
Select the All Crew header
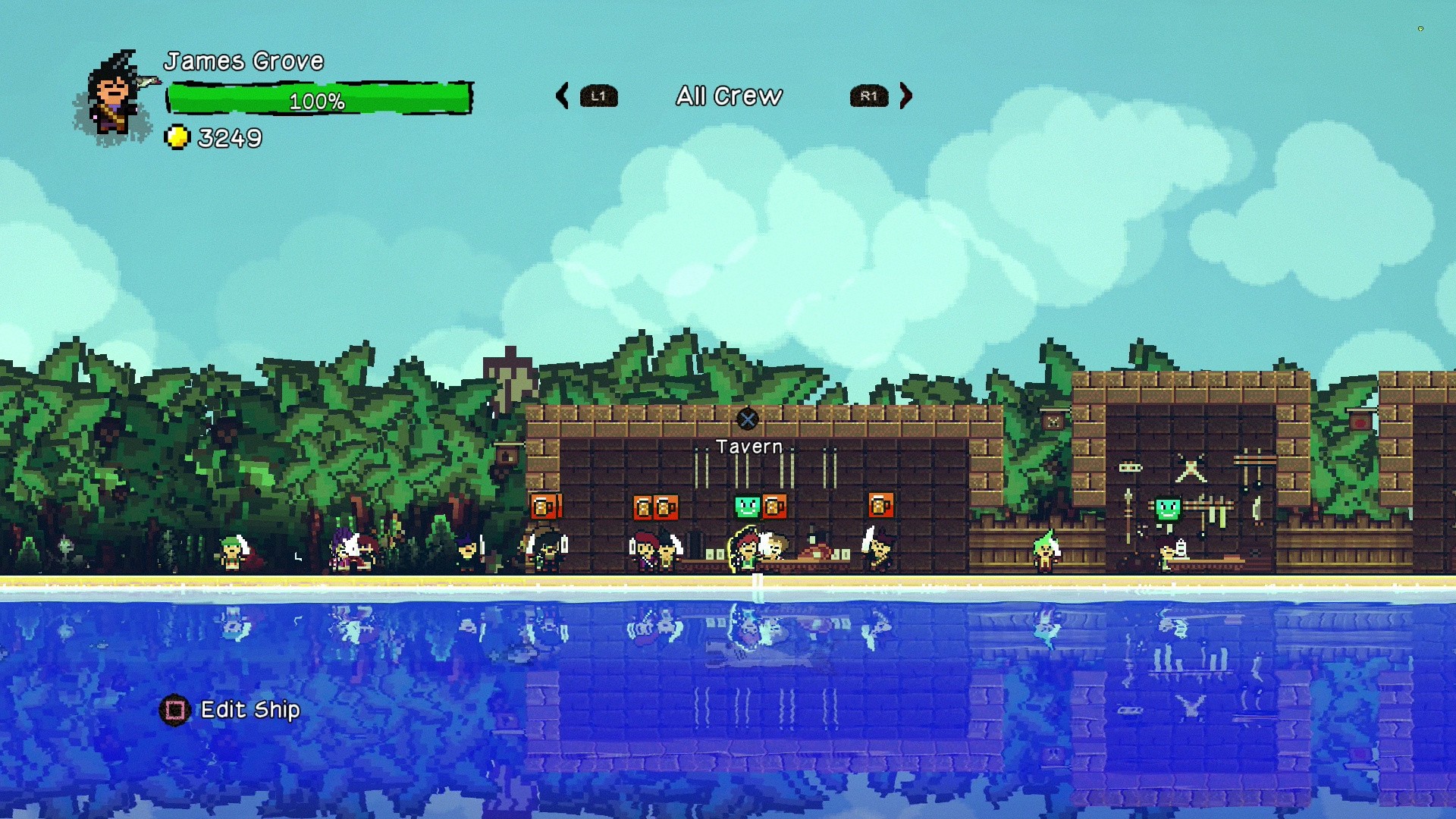730,96
